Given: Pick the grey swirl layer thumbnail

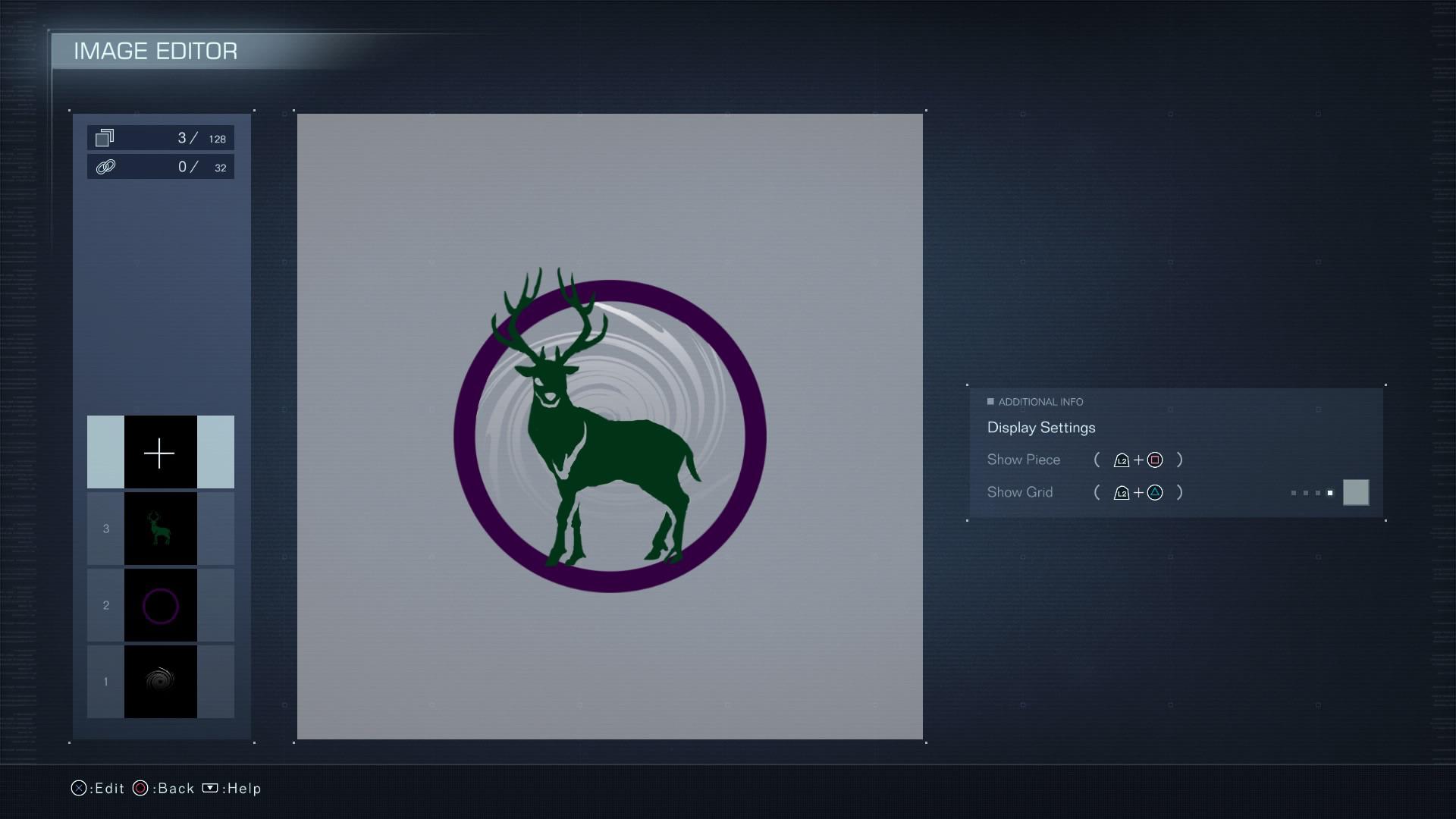Looking at the screenshot, I should (x=160, y=682).
